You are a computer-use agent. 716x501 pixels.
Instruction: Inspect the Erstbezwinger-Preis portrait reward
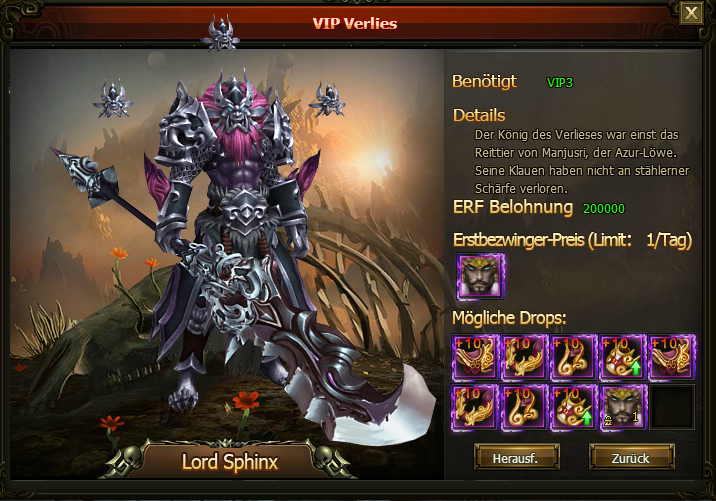click(x=480, y=277)
